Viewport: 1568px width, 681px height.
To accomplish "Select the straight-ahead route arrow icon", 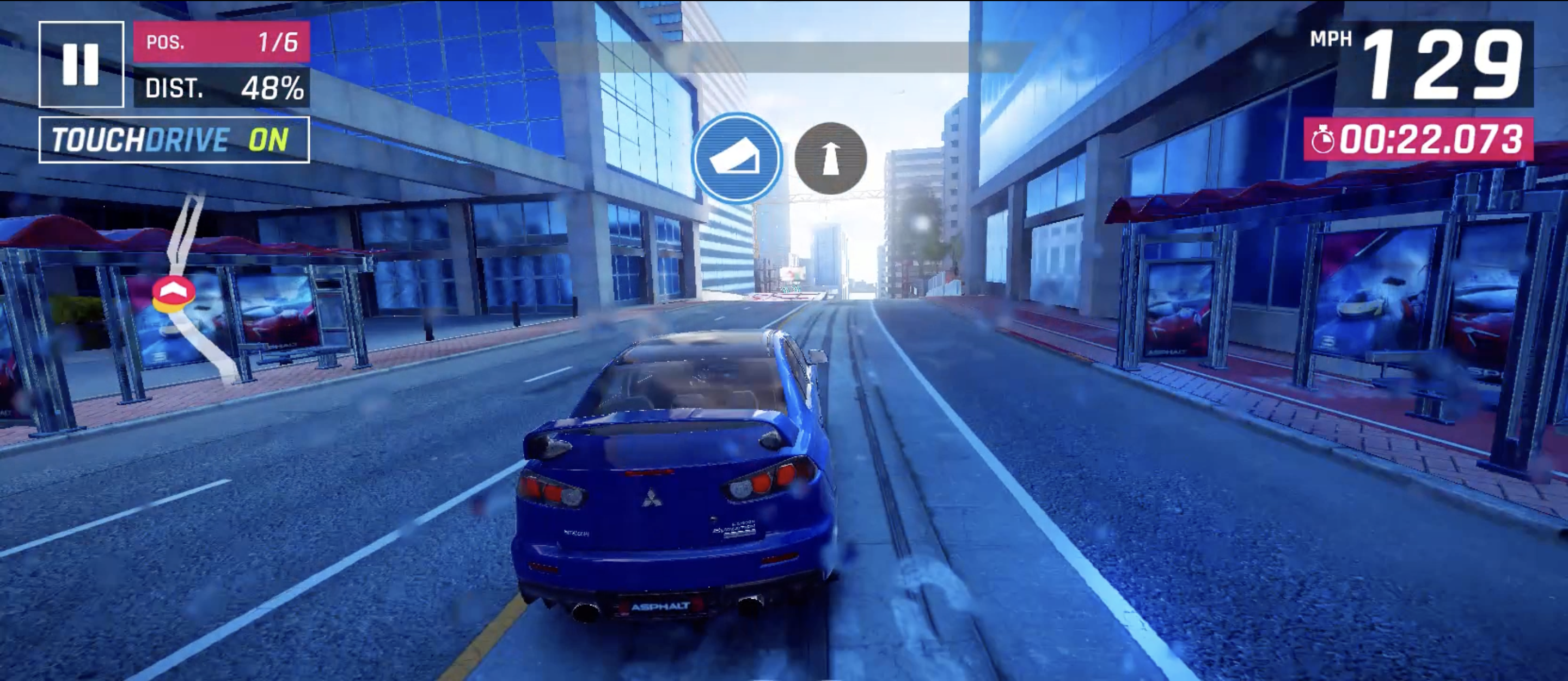I will pyautogui.click(x=830, y=159).
